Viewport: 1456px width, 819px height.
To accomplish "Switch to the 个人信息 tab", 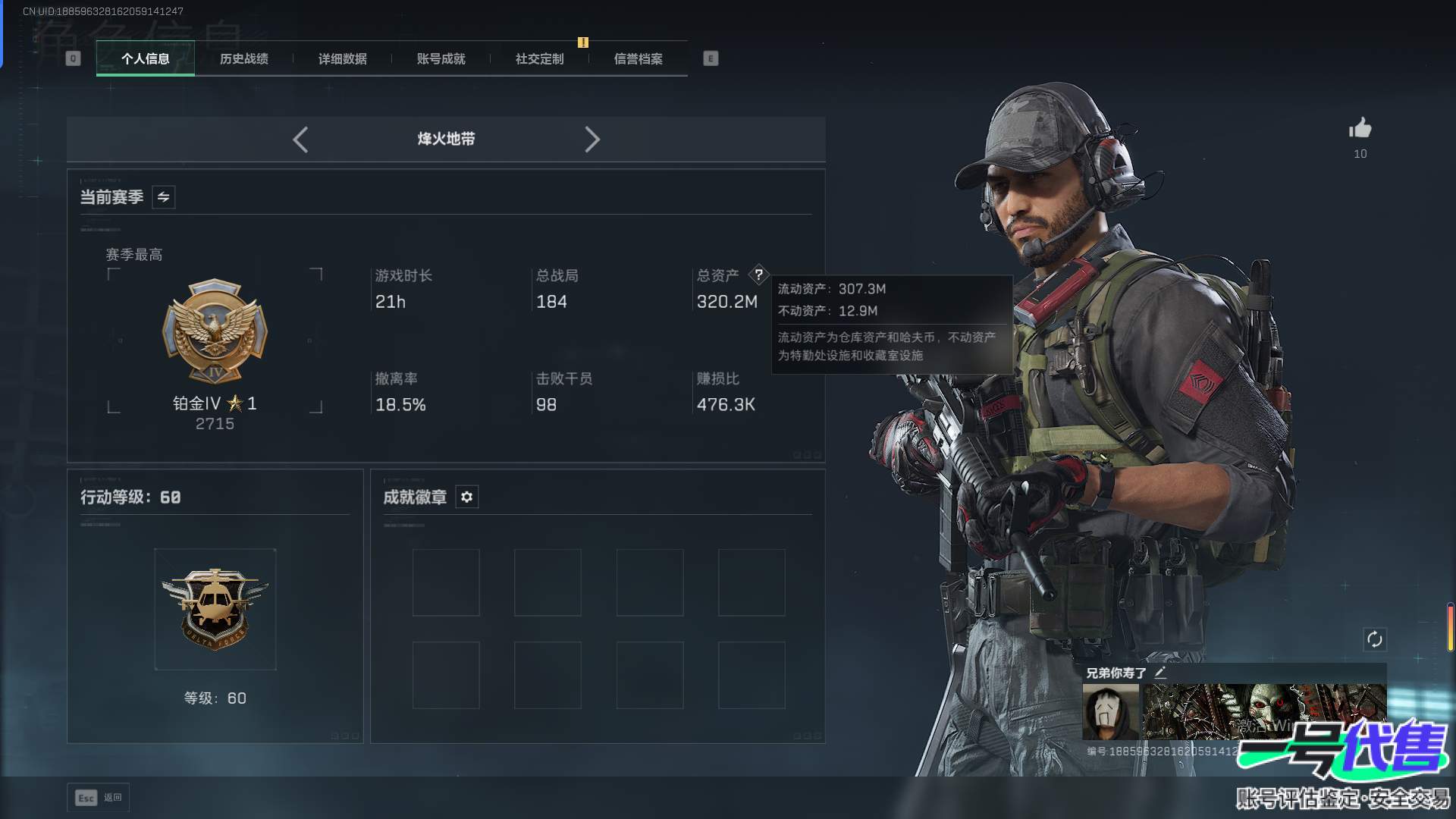I will click(x=145, y=58).
